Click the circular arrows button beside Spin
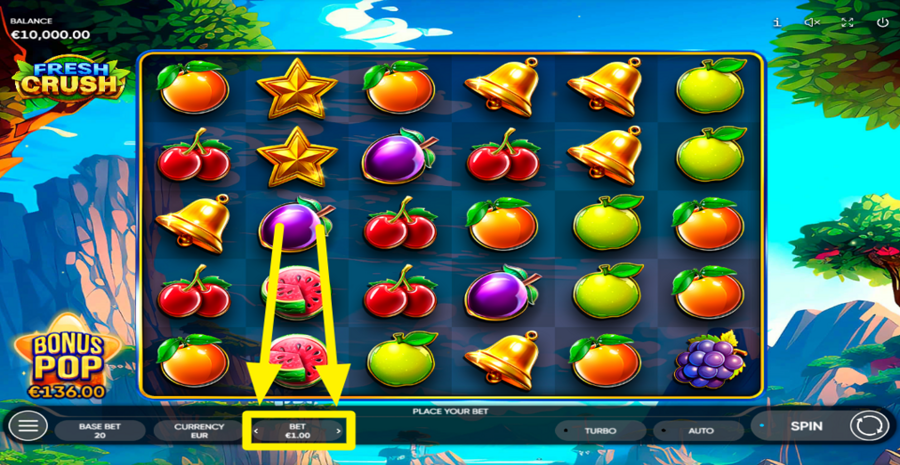Viewport: 900px width, 465px height. 868,427
